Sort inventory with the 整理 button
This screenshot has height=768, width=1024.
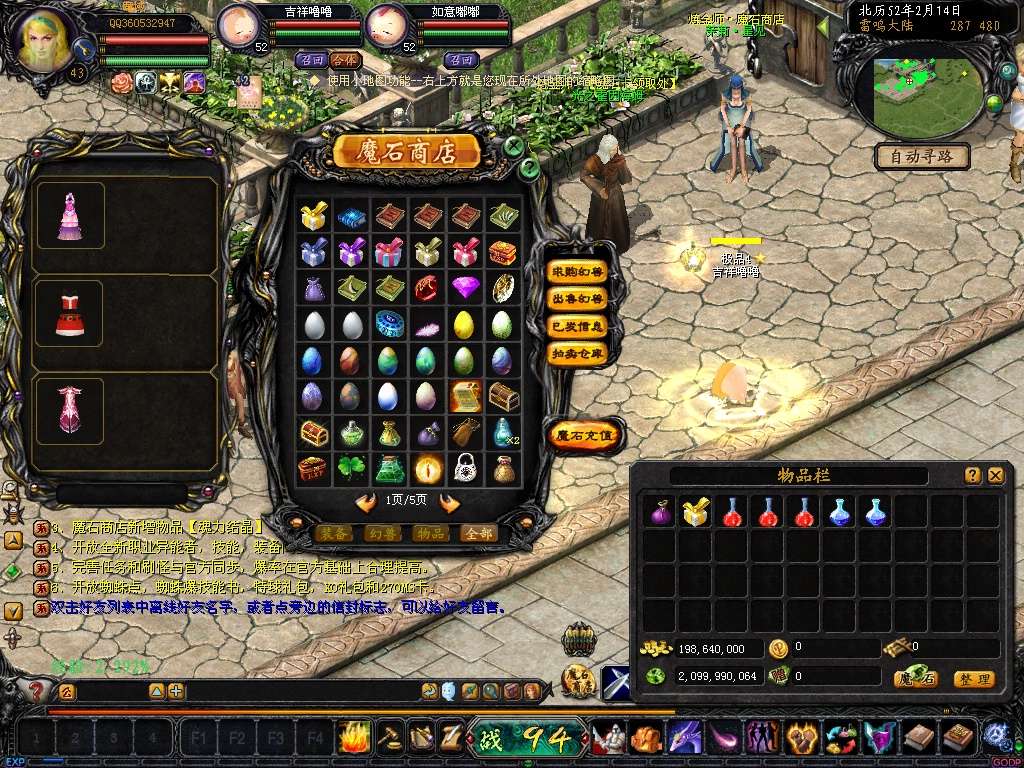click(973, 679)
